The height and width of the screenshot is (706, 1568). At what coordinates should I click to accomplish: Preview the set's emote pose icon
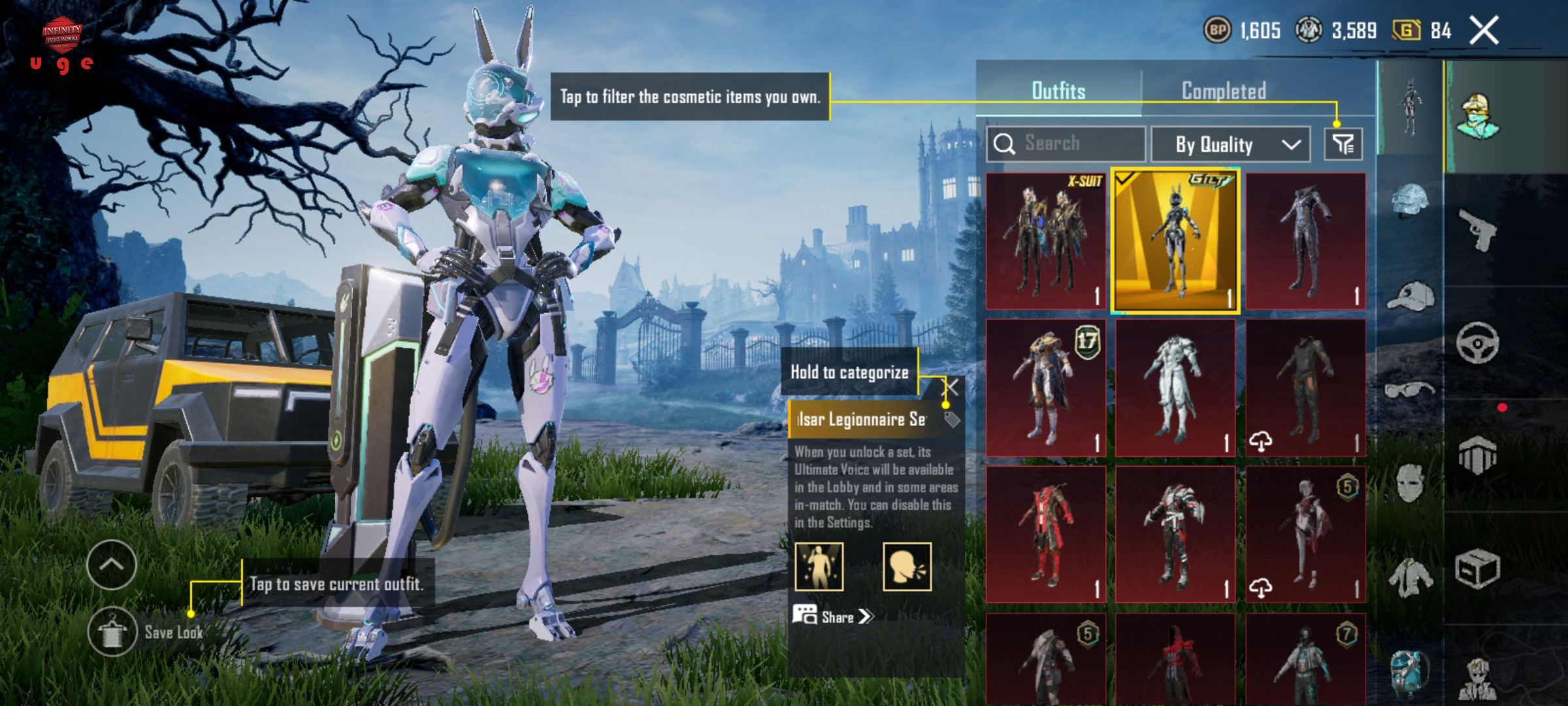(819, 566)
